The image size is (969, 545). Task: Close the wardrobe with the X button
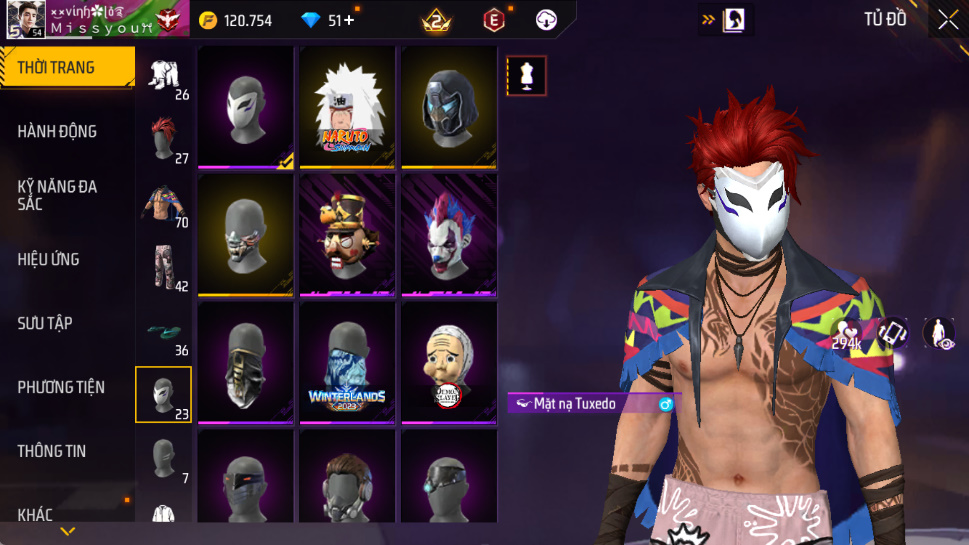pos(947,19)
